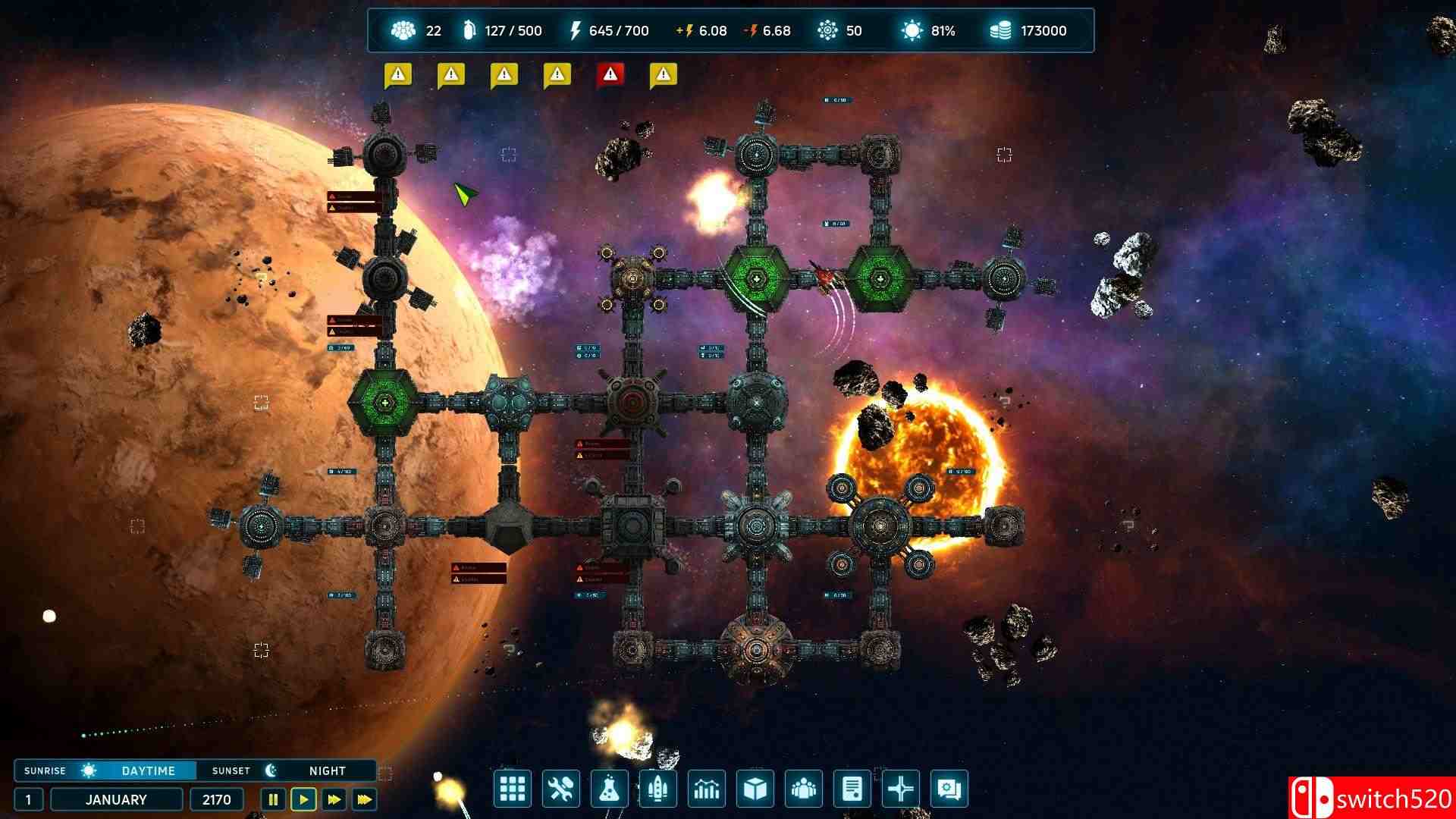Show the bar chart statistics panel

click(x=706, y=789)
